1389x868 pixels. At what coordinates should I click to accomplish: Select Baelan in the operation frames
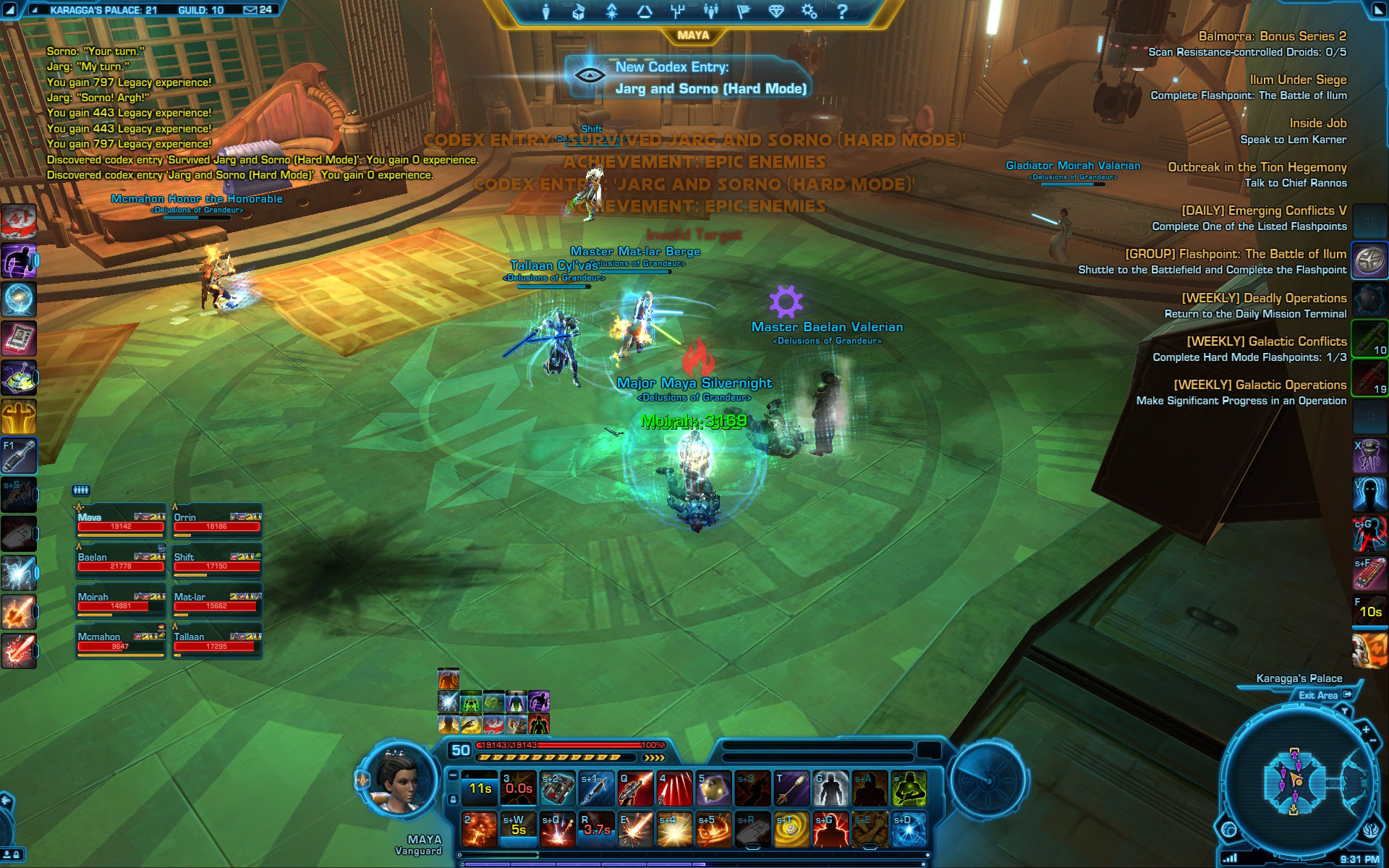121,561
